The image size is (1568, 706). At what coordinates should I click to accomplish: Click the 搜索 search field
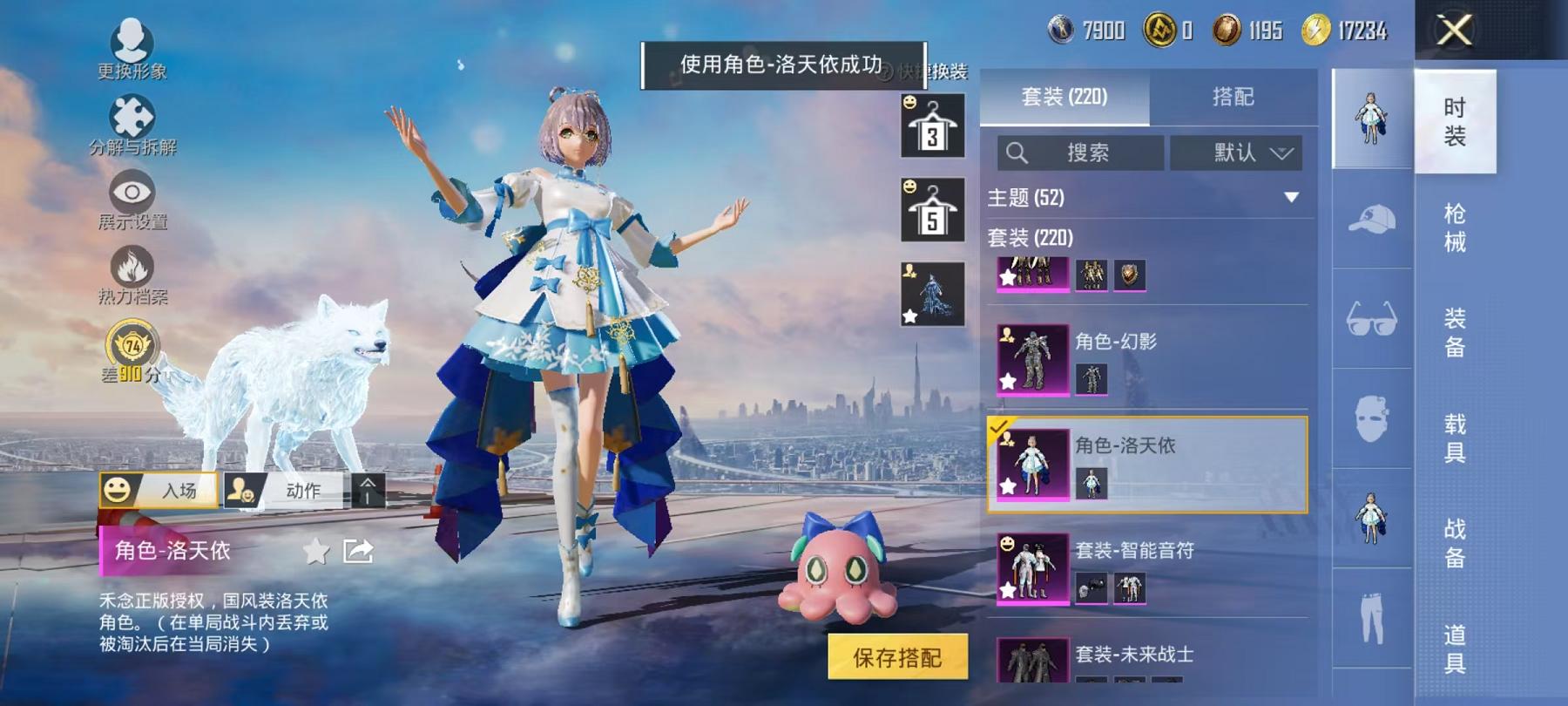[x=1080, y=153]
